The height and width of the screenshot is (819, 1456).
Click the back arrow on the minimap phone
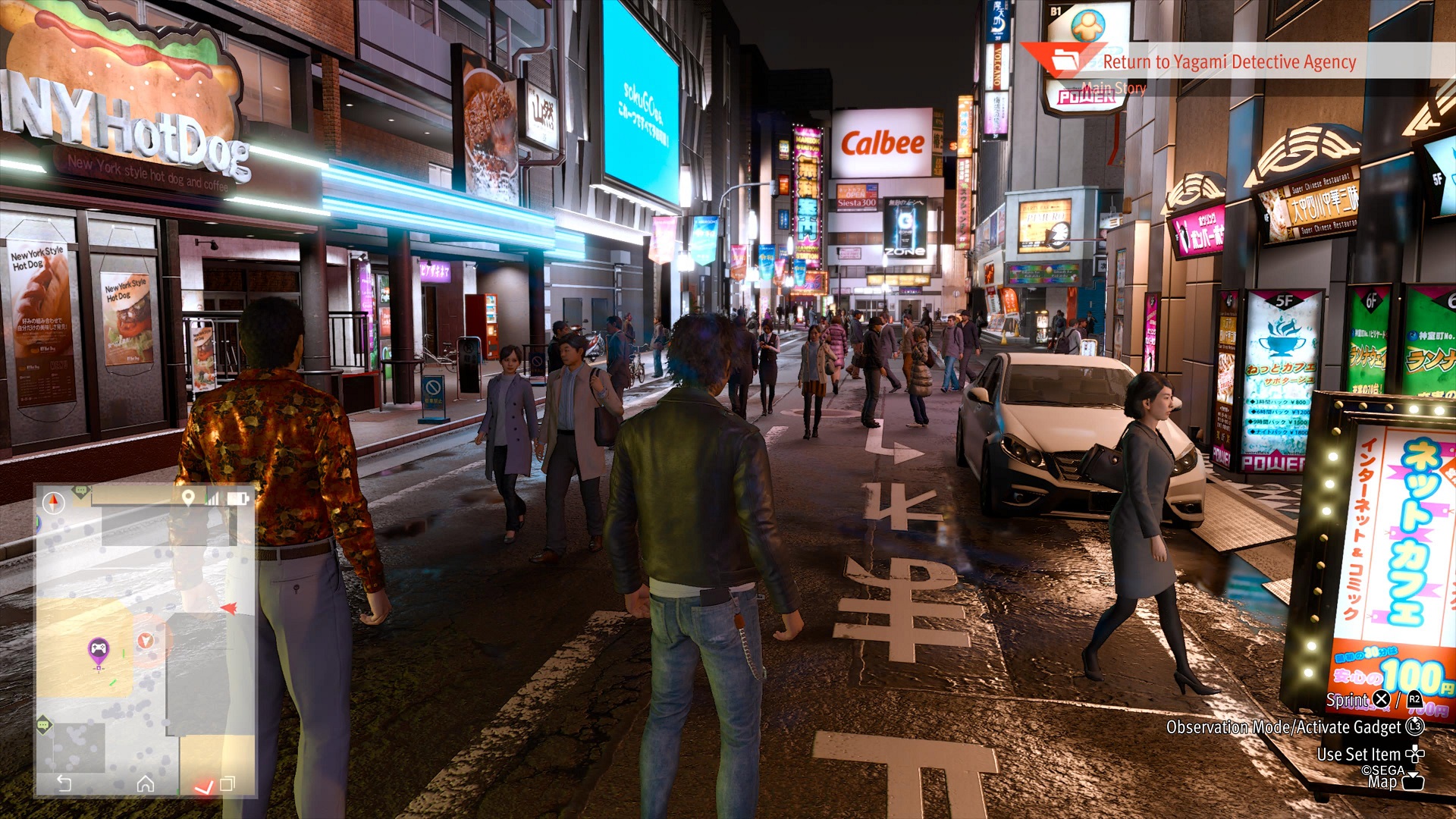tap(64, 783)
